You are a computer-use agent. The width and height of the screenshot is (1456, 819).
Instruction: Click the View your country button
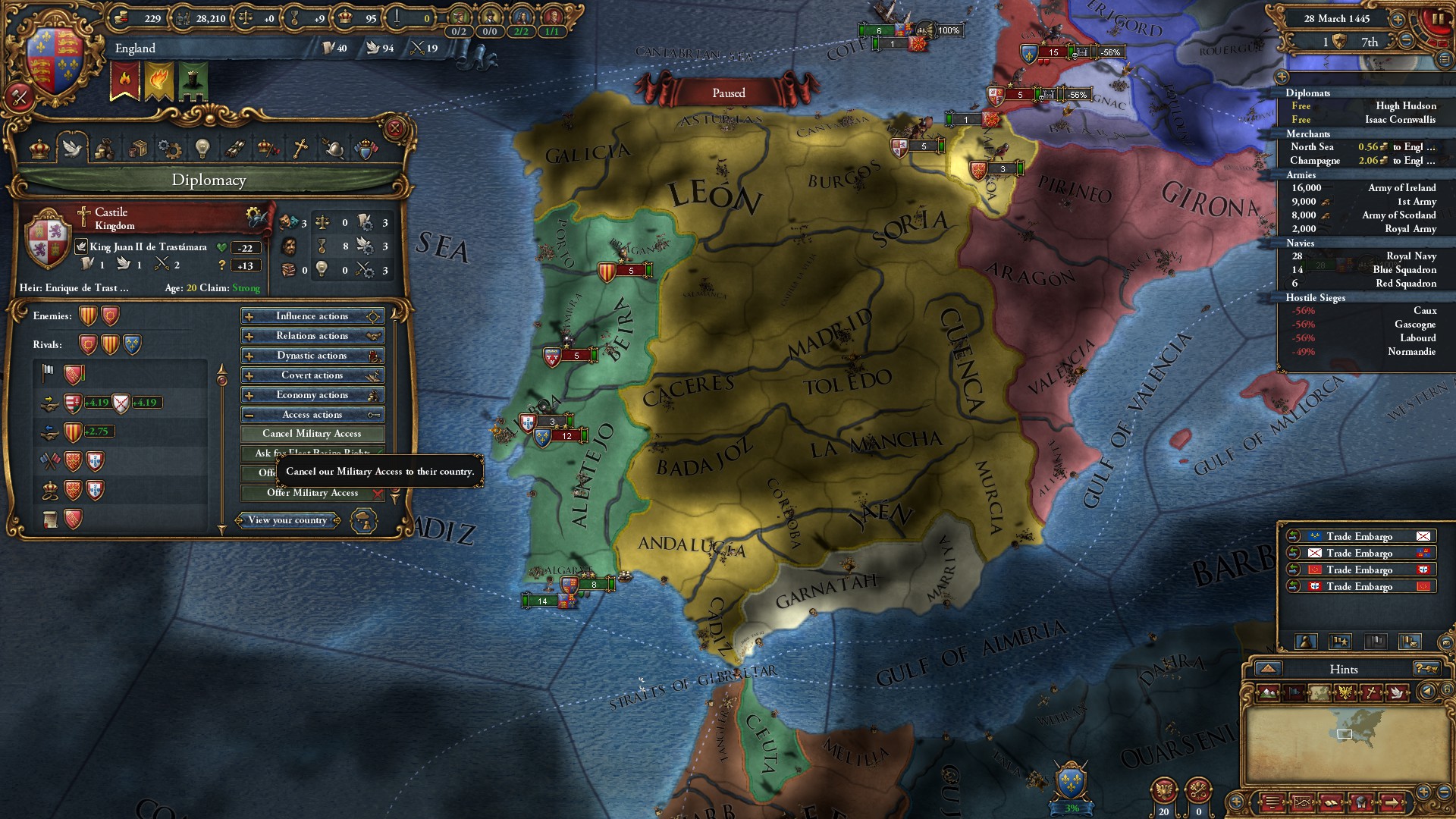click(289, 520)
